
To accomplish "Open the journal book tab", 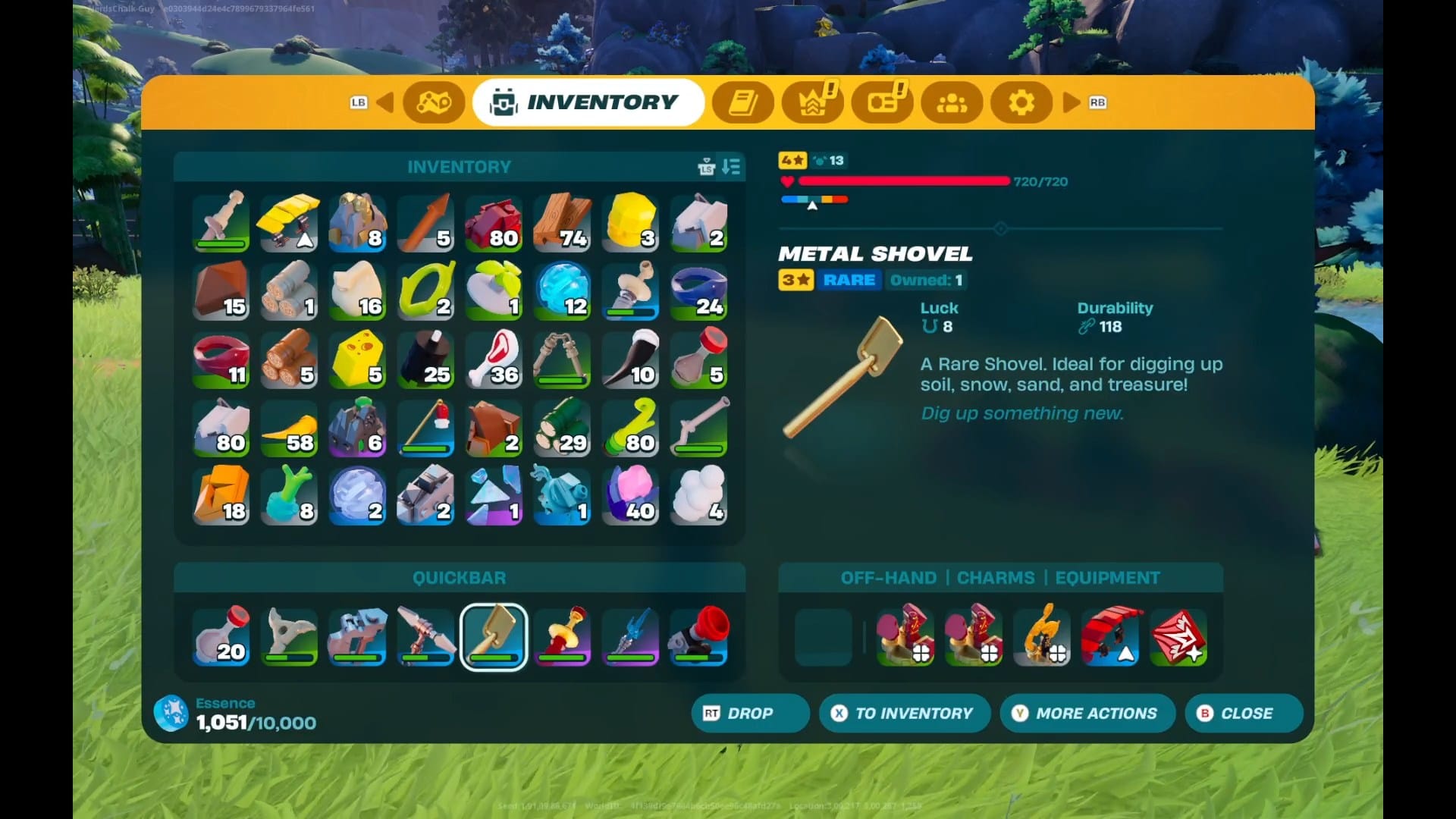I will click(x=743, y=102).
